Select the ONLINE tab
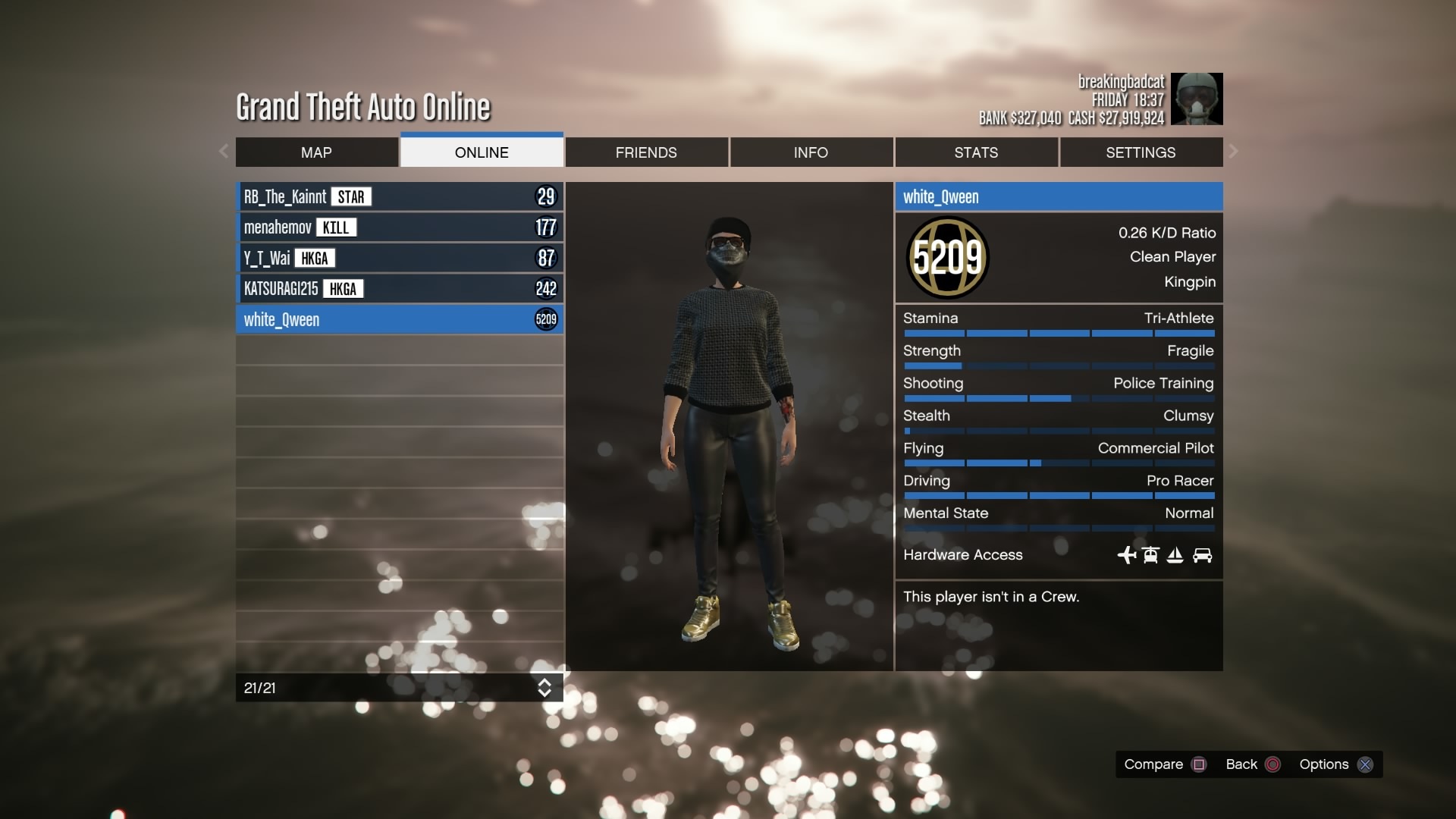1456x819 pixels. [482, 152]
